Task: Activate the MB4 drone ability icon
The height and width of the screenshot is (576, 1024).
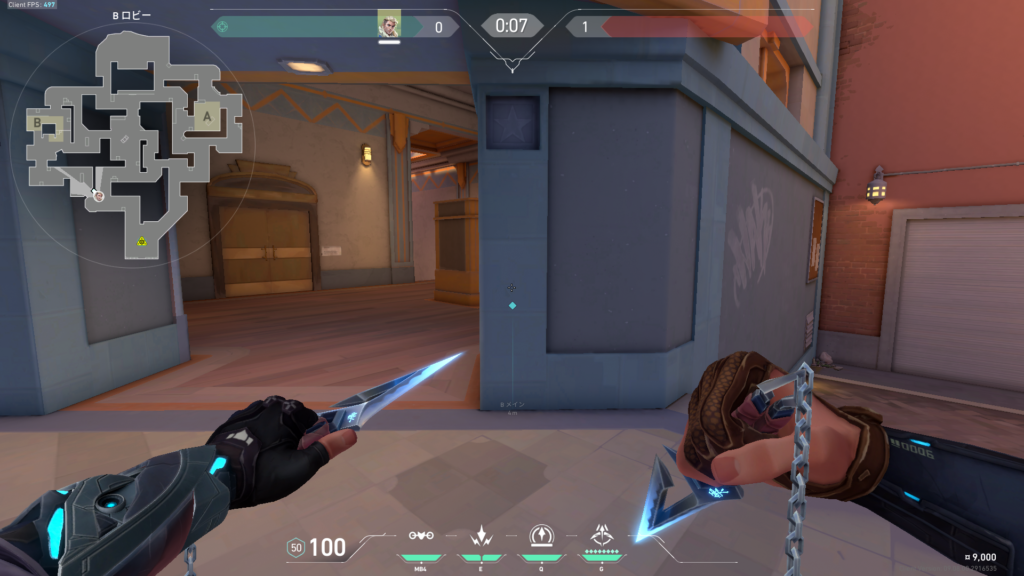Action: tap(421, 536)
